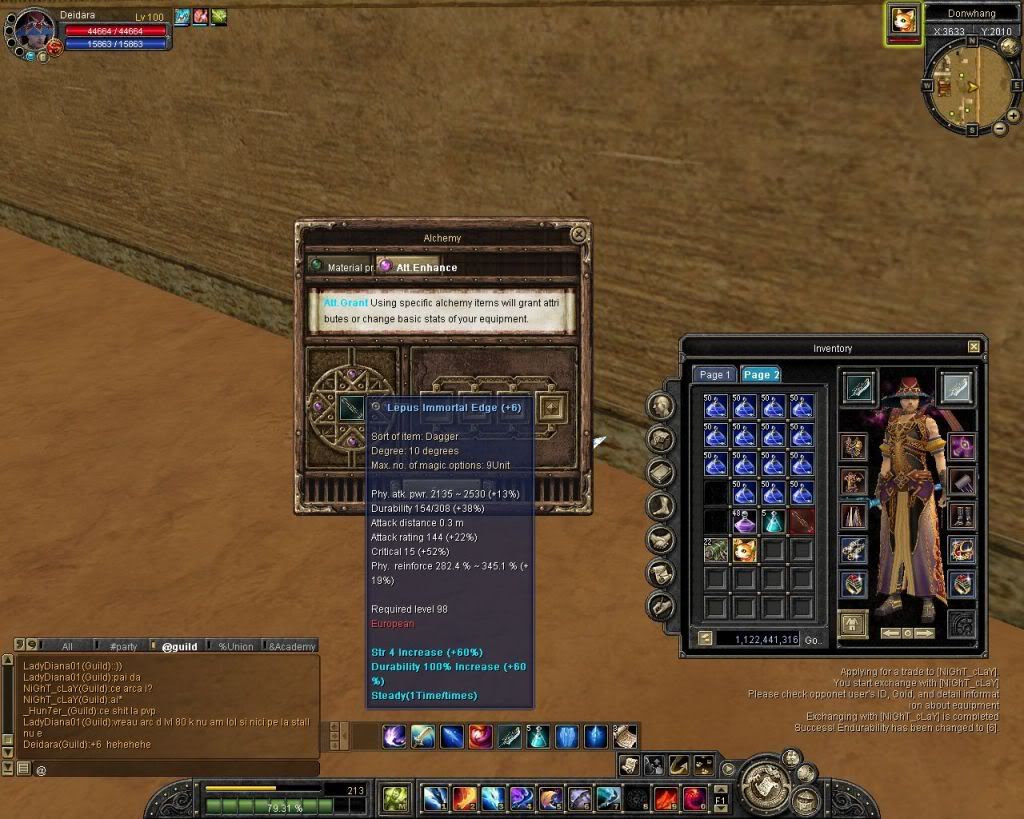The height and width of the screenshot is (819, 1024).
Task: Open inventory Page 1
Action: (714, 374)
